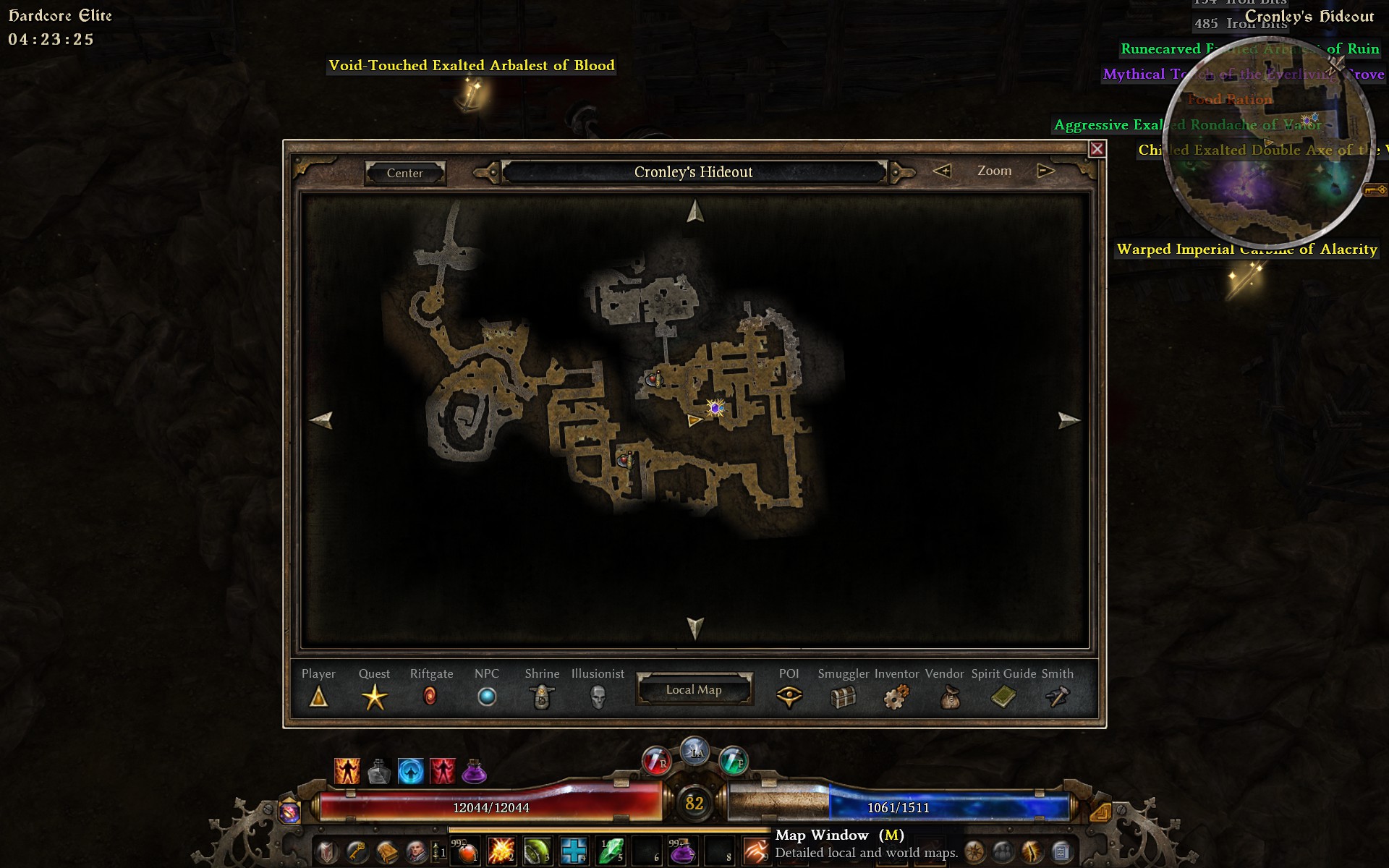Toggle the Vendor legend filter
1389x868 pixels.
coord(948,698)
